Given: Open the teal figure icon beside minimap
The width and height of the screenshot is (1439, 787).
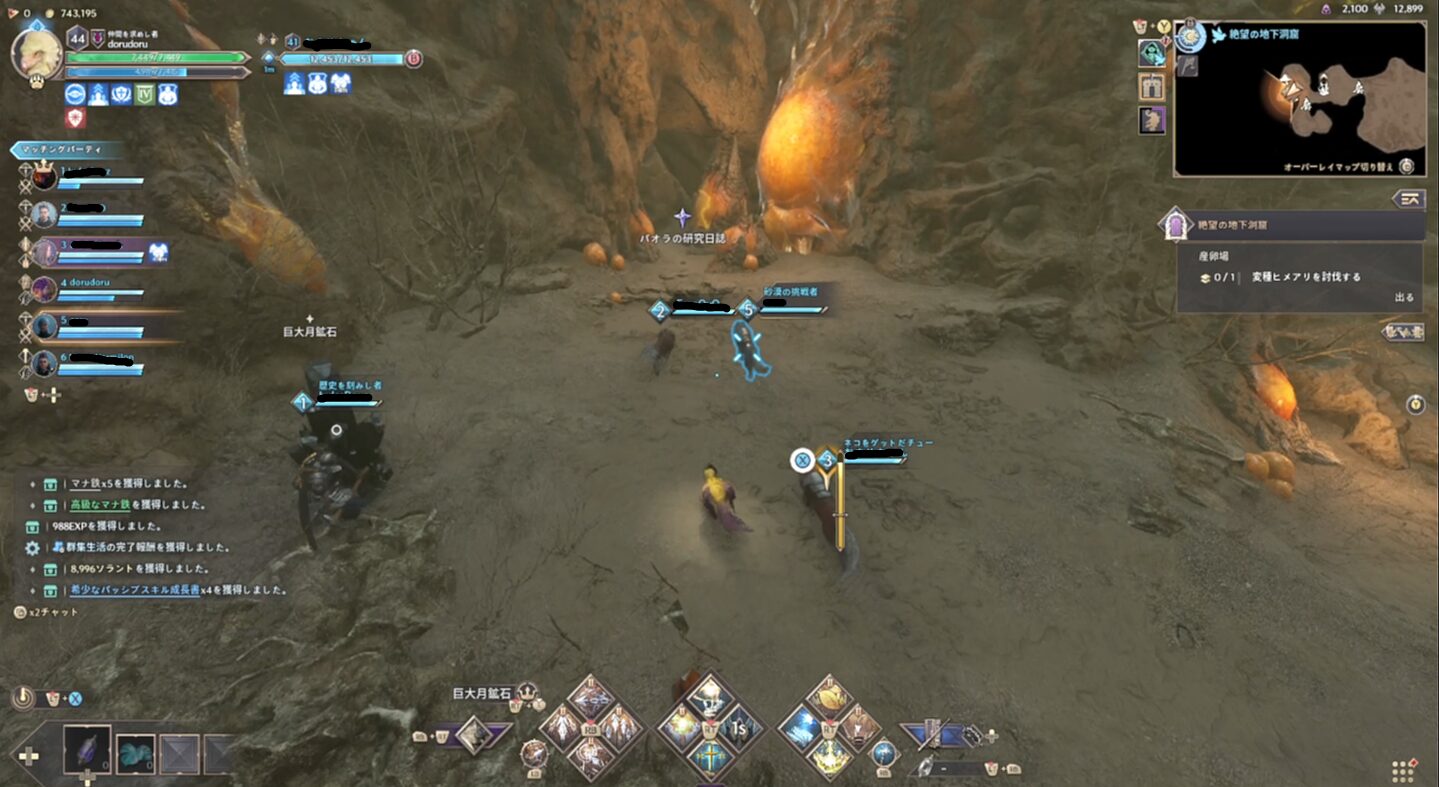Looking at the screenshot, I should tap(1152, 53).
